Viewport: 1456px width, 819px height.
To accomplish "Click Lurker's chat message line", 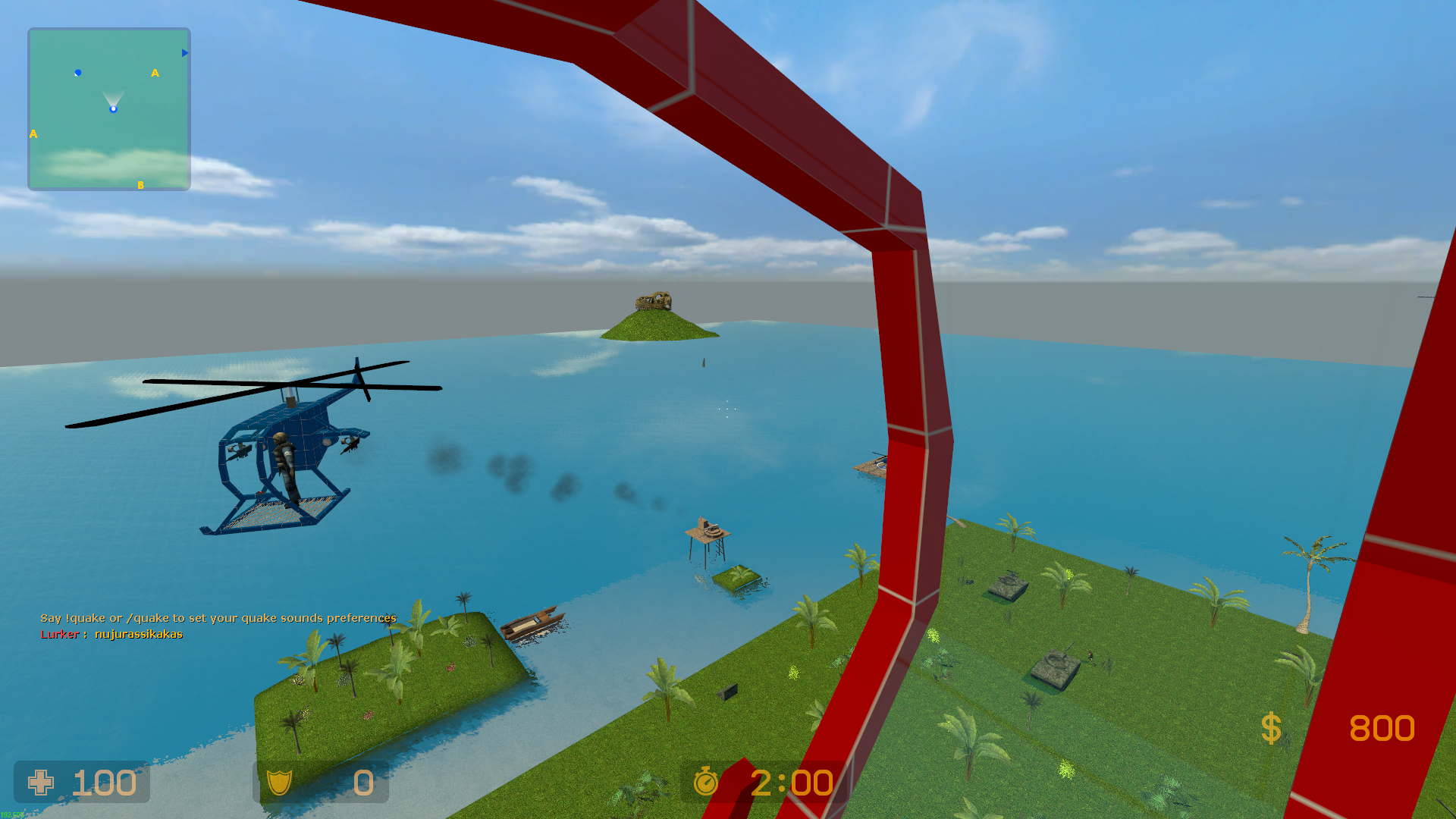I will [111, 635].
